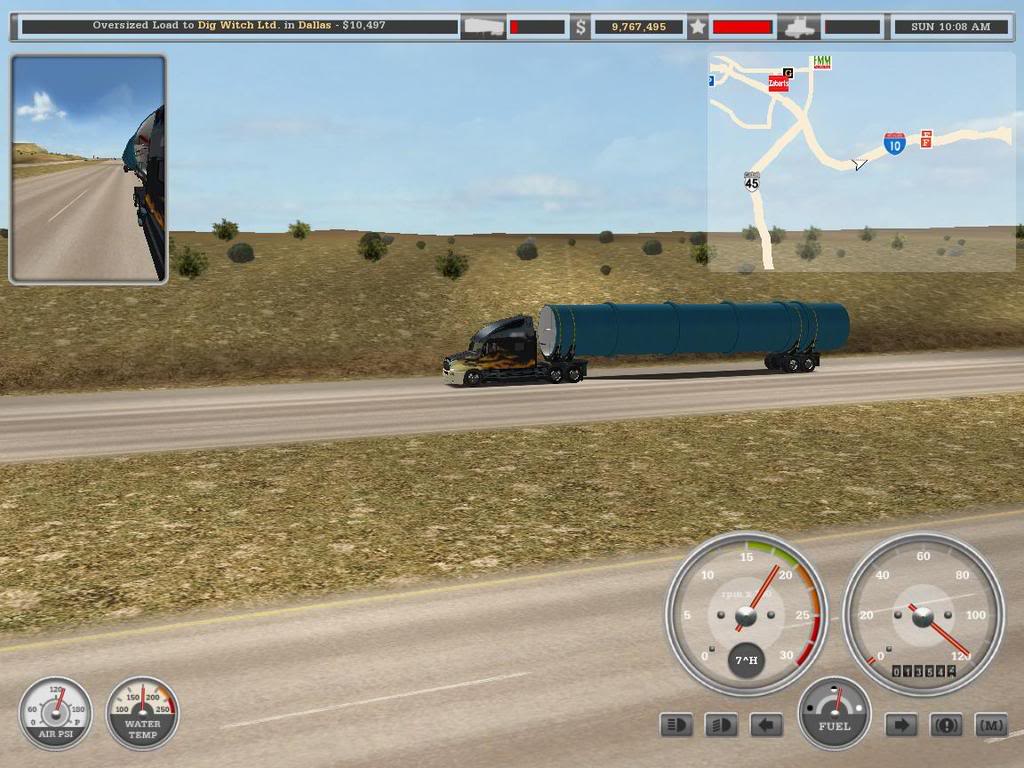1024x768 pixels.
Task: Click the Interstate 10 shield on minimap
Action: (x=894, y=144)
